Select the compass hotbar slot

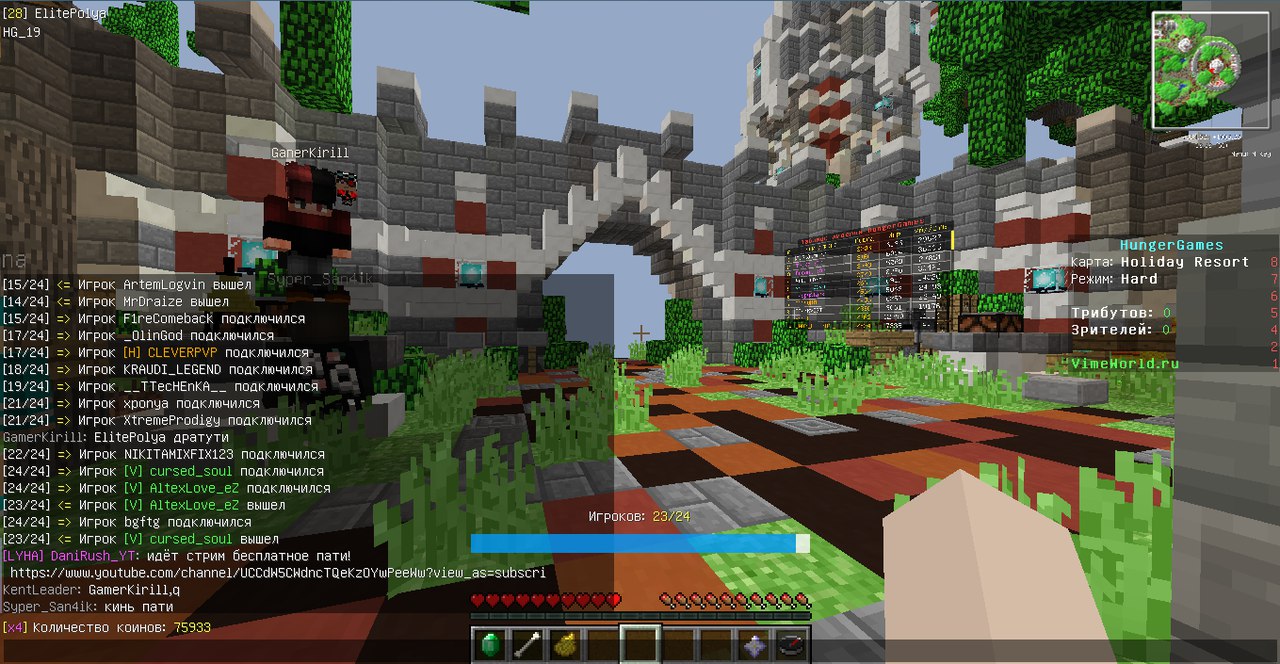click(x=791, y=645)
